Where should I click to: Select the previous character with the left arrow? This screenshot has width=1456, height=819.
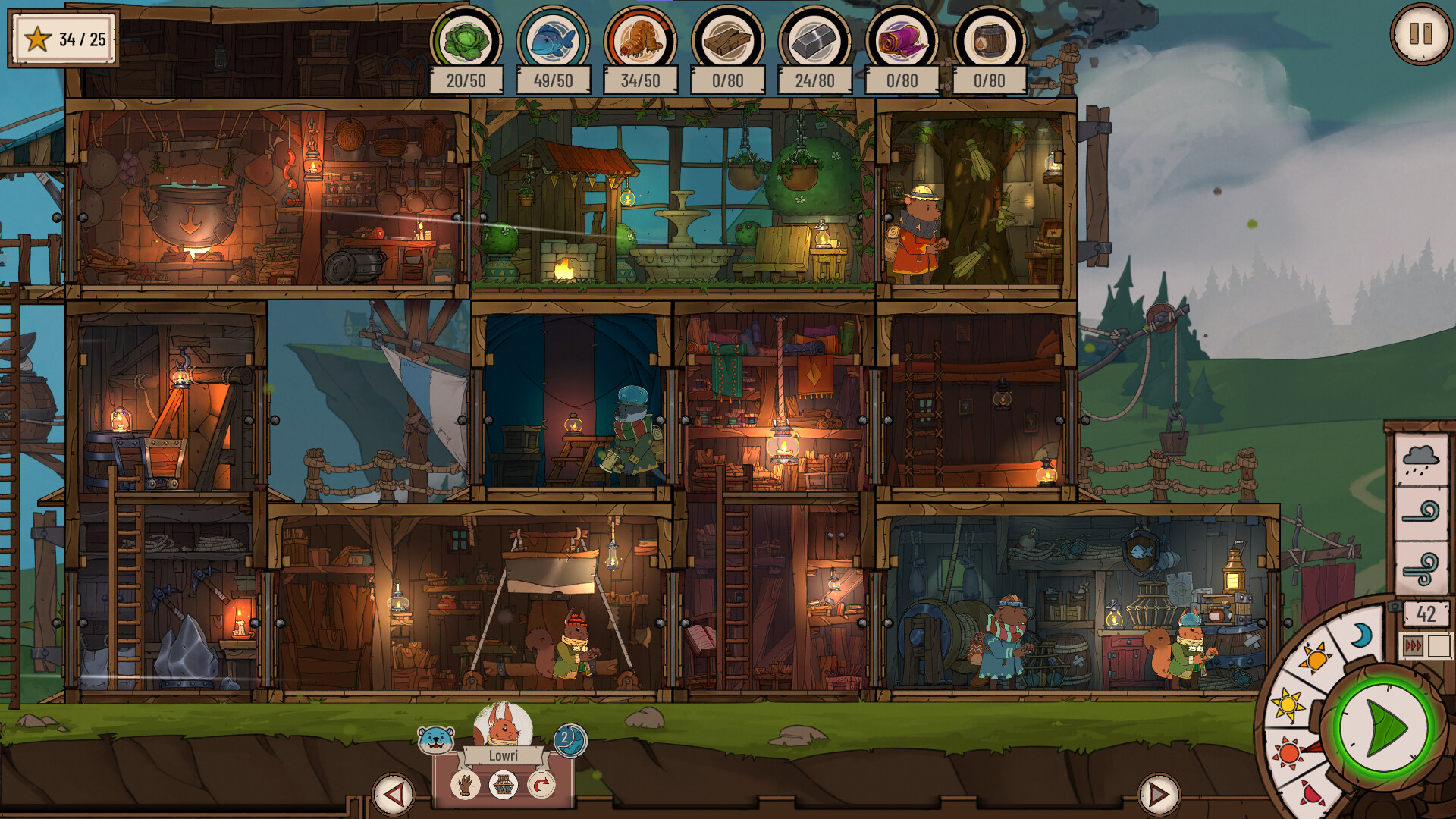click(x=393, y=794)
